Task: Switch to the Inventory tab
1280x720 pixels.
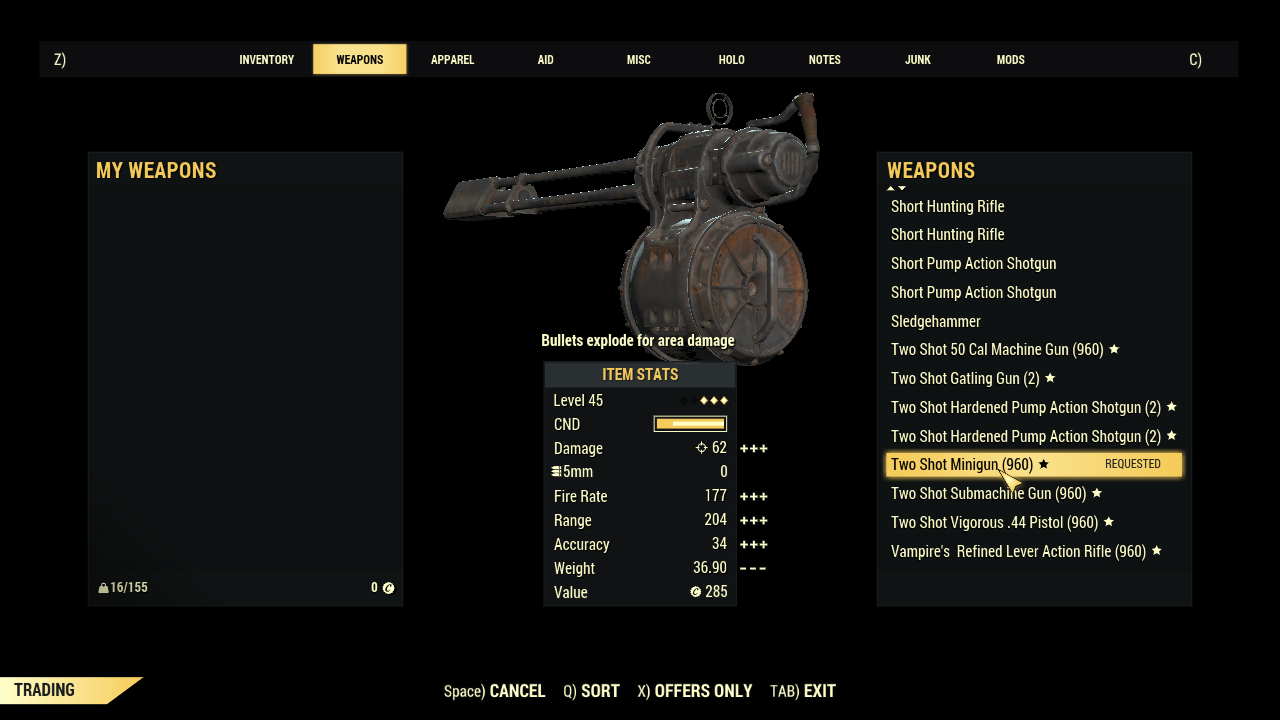Action: point(266,60)
